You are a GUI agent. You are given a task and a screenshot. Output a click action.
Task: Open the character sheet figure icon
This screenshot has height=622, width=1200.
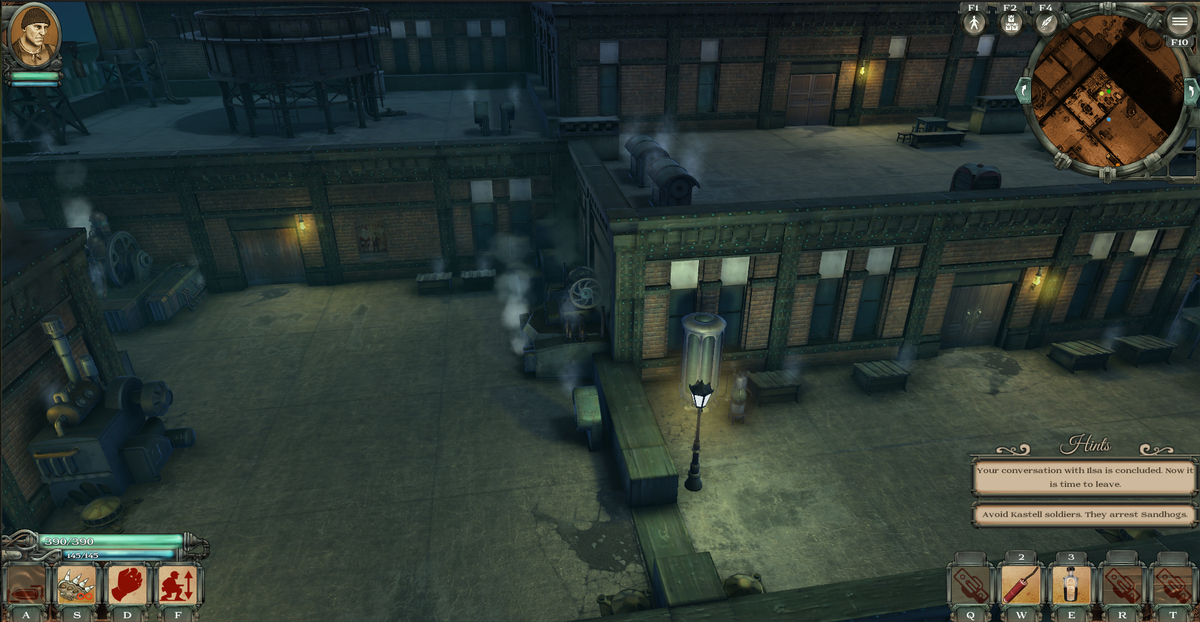click(974, 24)
